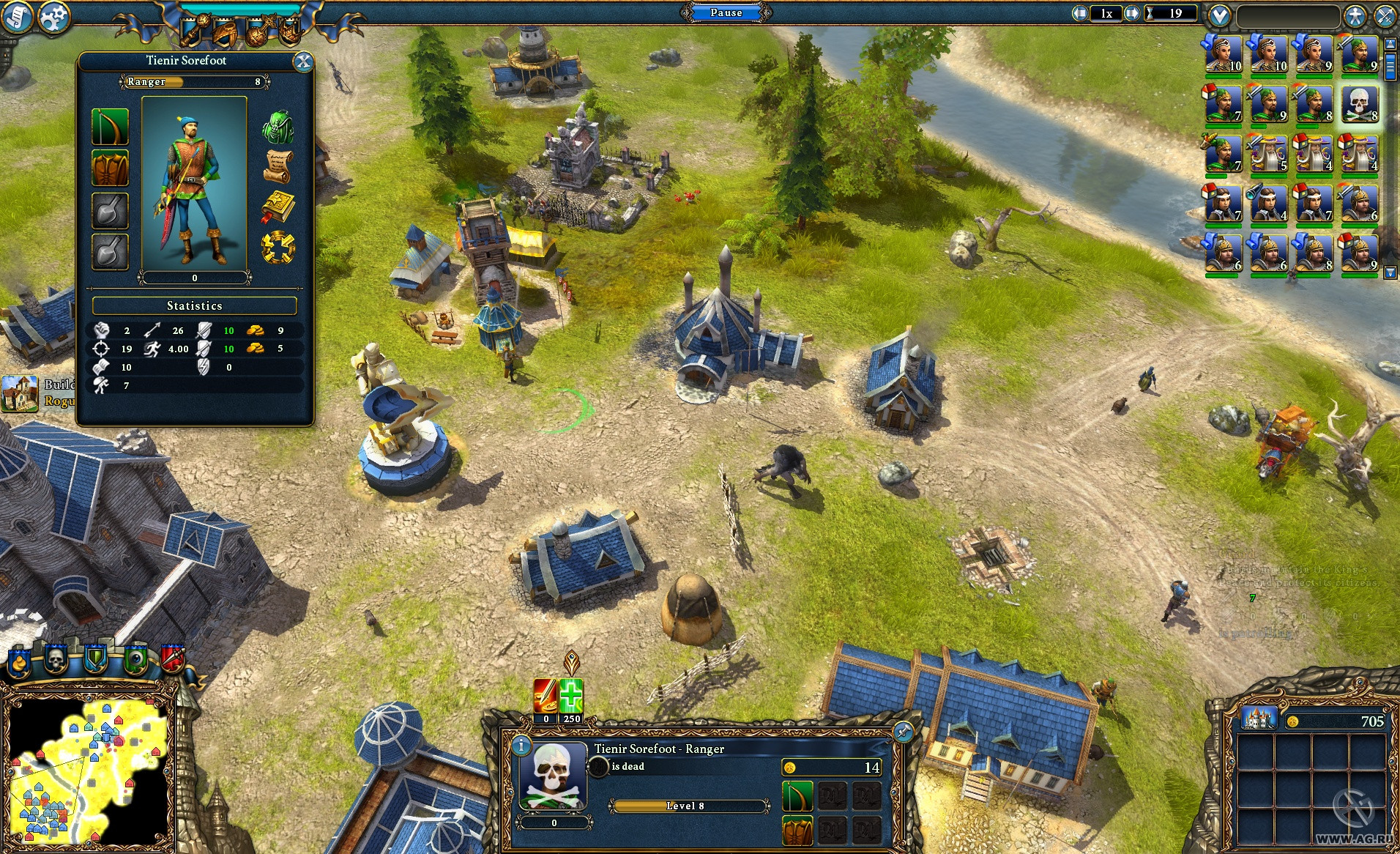Select the leather armor equipment slot
Screen dimensions: 1400x854
click(x=110, y=168)
